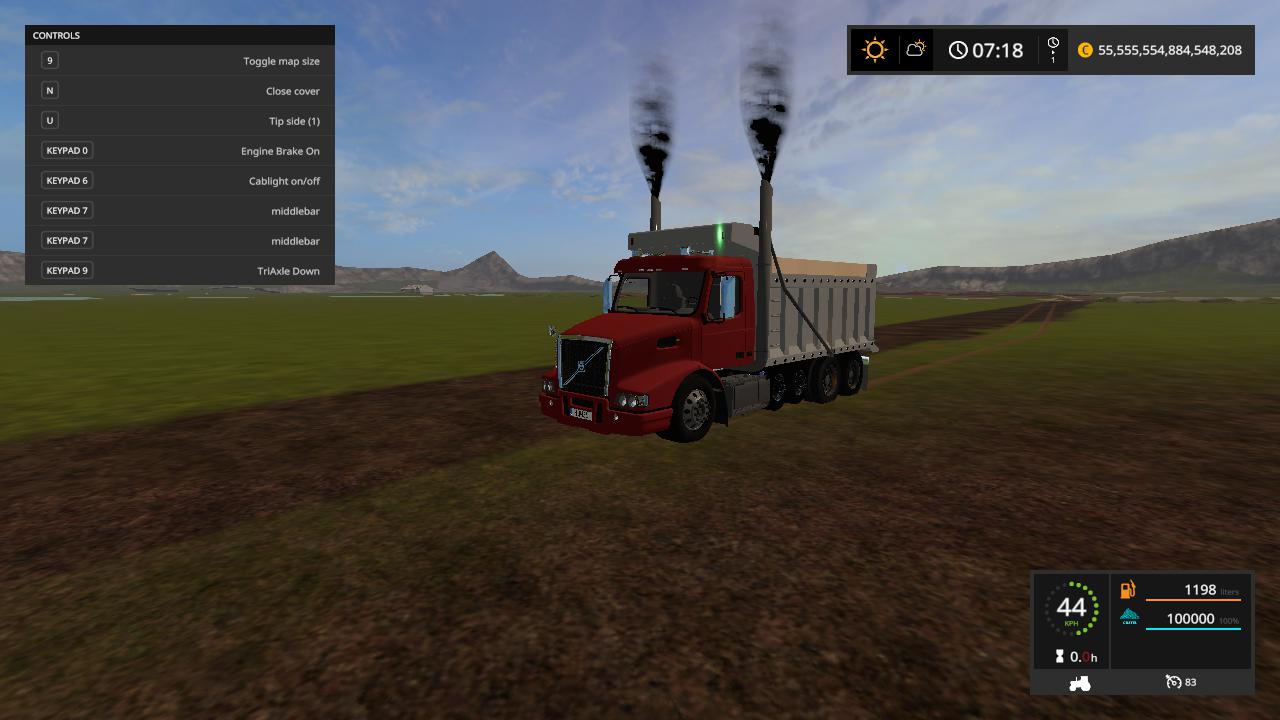Click the cargo fill level icon
Viewport: 1280px width, 720px height.
pyautogui.click(x=1129, y=618)
